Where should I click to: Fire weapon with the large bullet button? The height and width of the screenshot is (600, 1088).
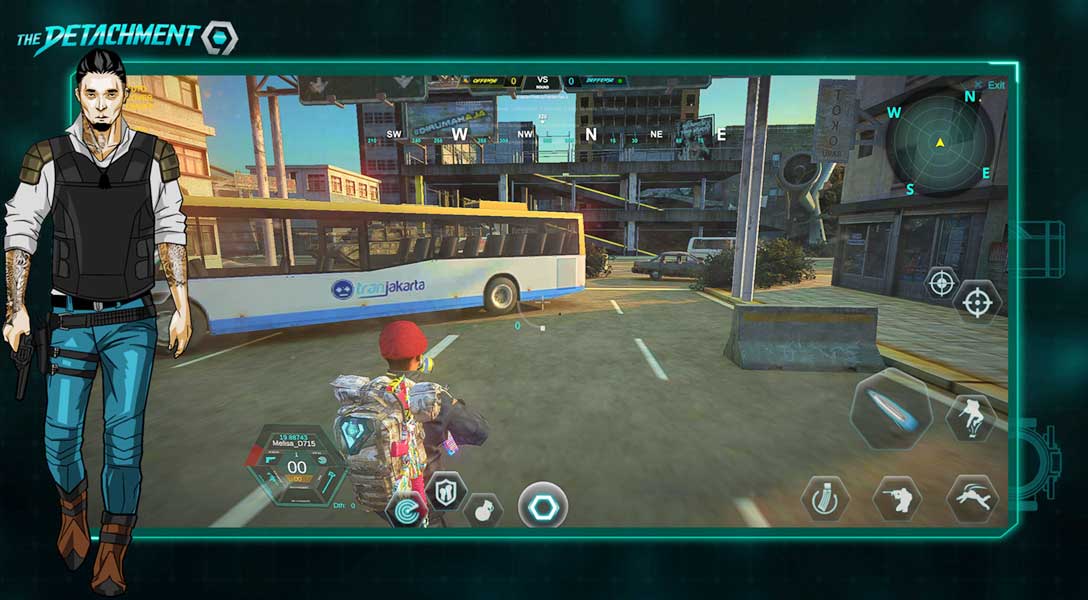[x=891, y=409]
